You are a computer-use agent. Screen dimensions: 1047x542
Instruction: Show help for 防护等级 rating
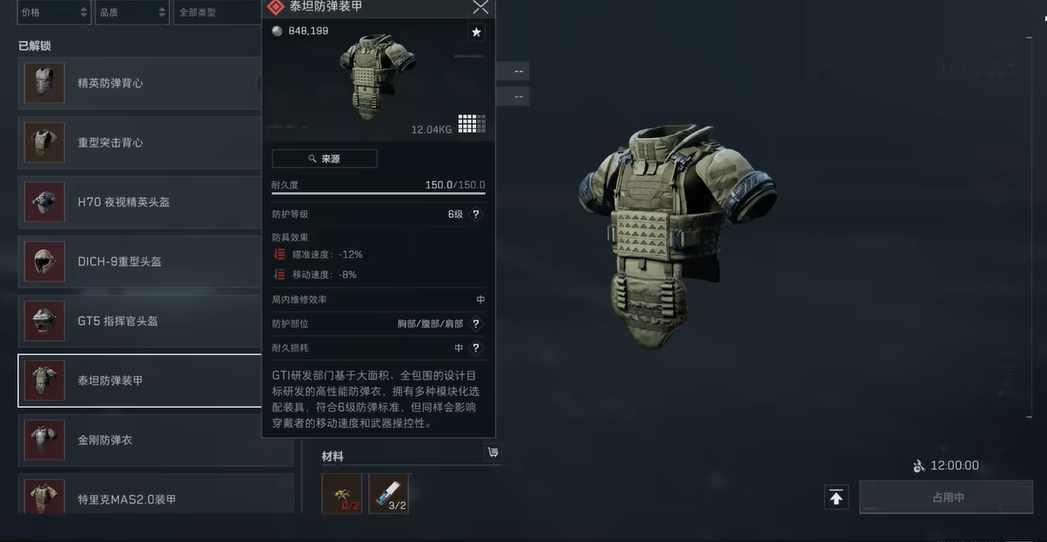coord(476,214)
